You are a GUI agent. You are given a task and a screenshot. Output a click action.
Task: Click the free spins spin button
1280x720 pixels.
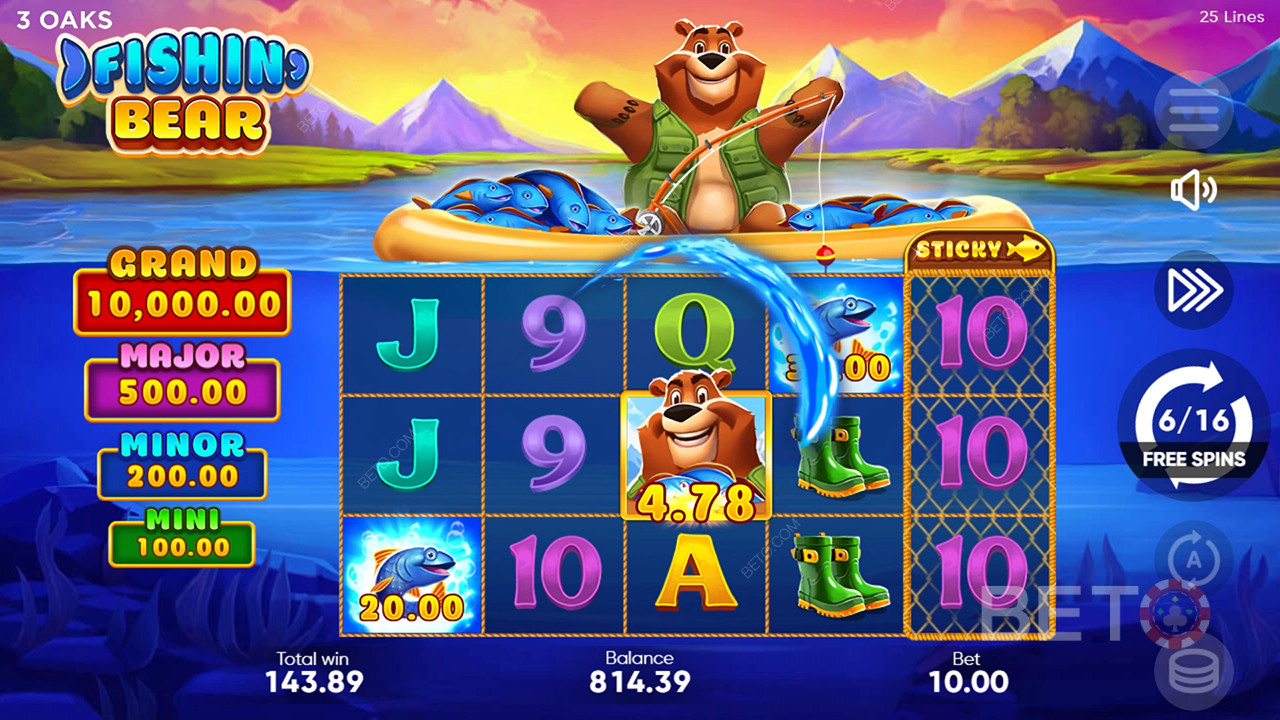tap(1193, 424)
